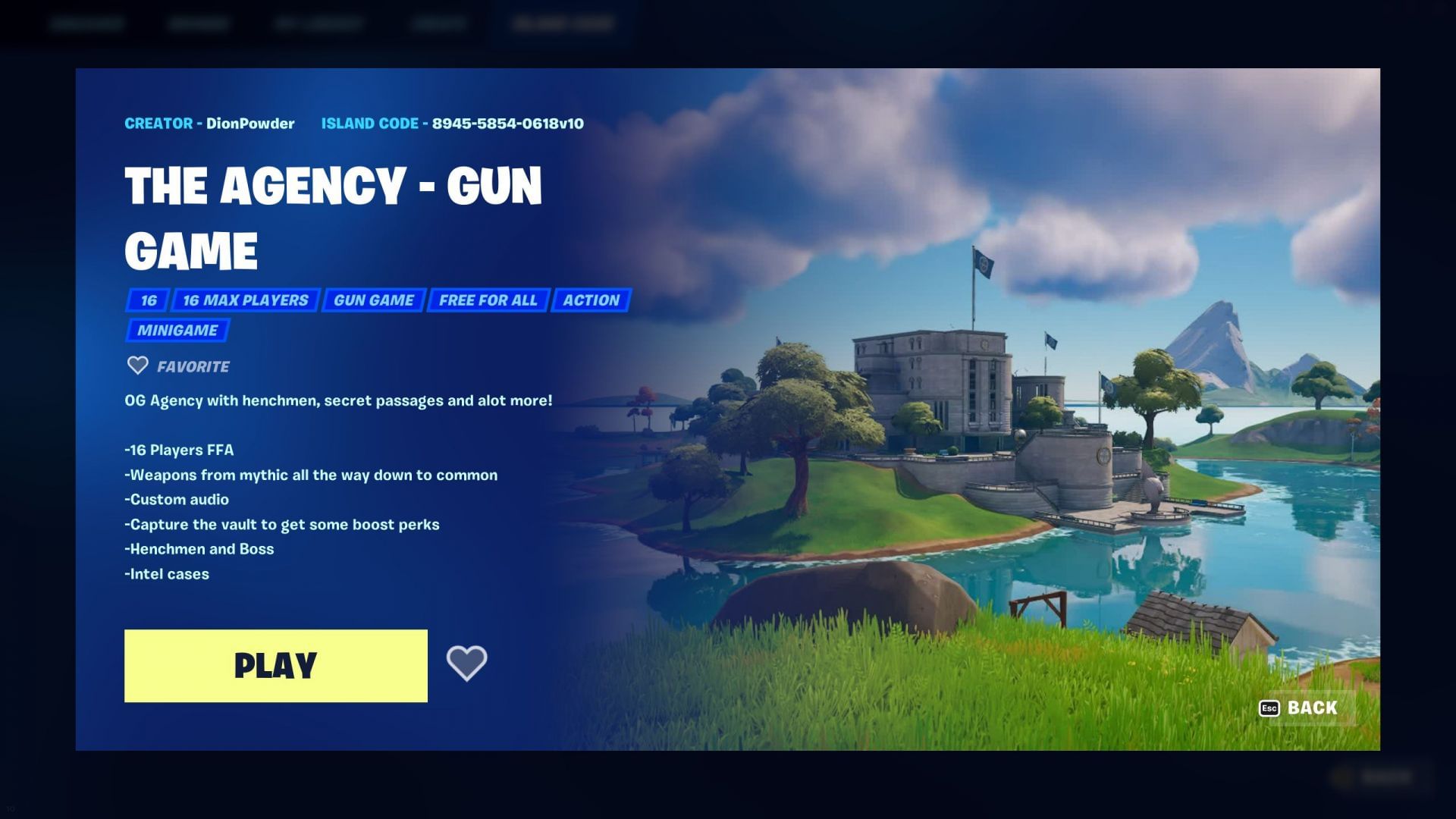1456x819 pixels.
Task: Select the yellow PLAY button area
Action: [x=275, y=665]
